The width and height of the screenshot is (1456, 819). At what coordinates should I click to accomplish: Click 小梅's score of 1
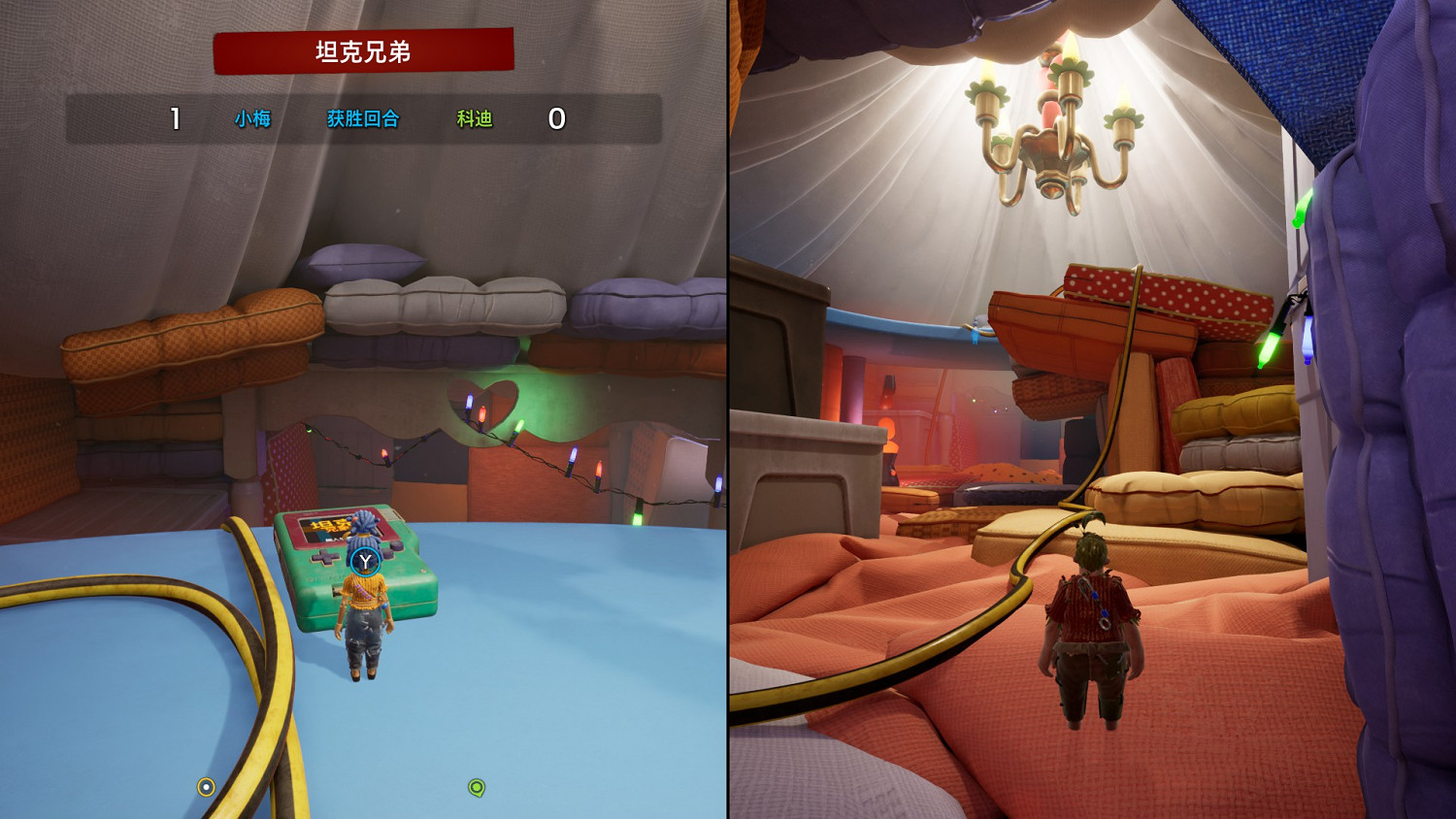point(175,117)
